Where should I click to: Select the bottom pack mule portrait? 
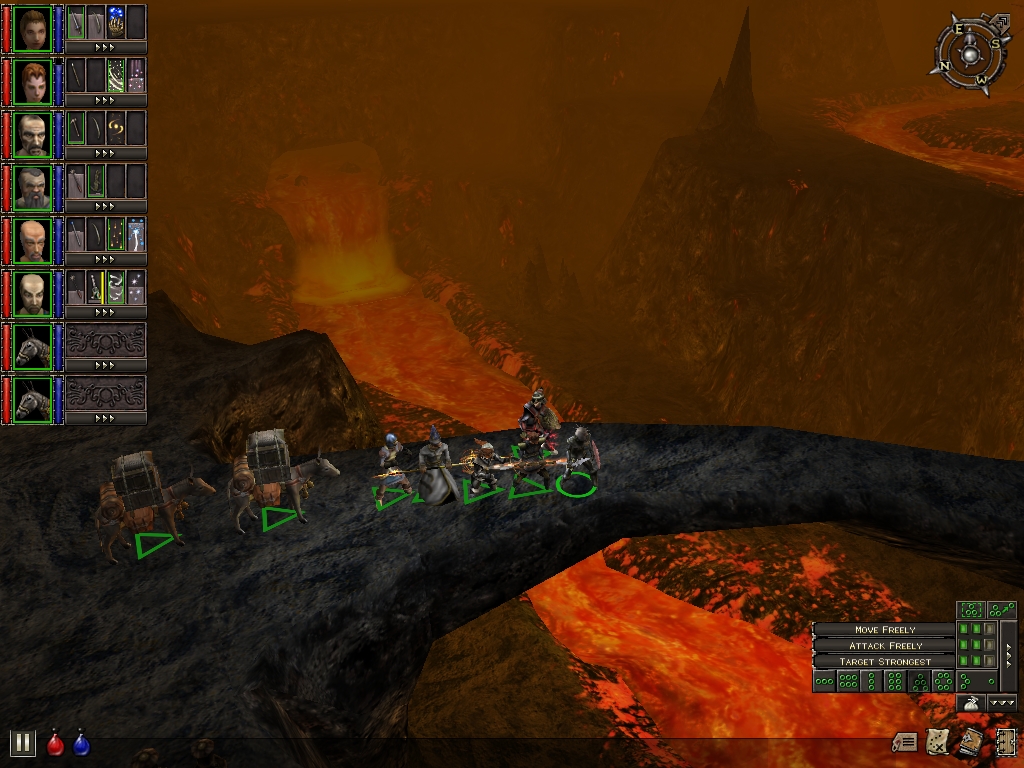pyautogui.click(x=33, y=399)
